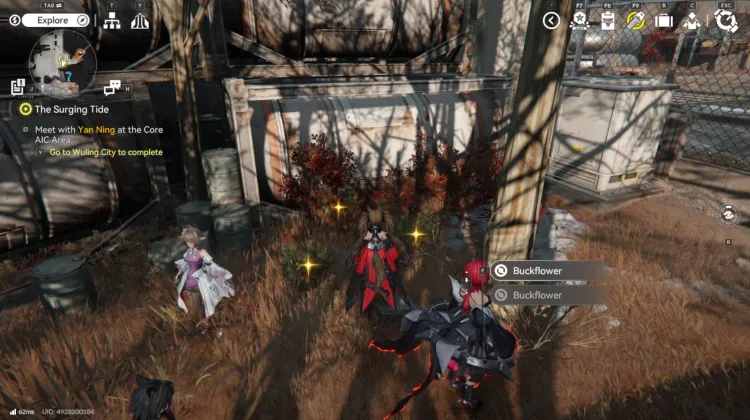The width and height of the screenshot is (750, 420).
Task: Open the main system menu ring icon
Action: (725, 20)
